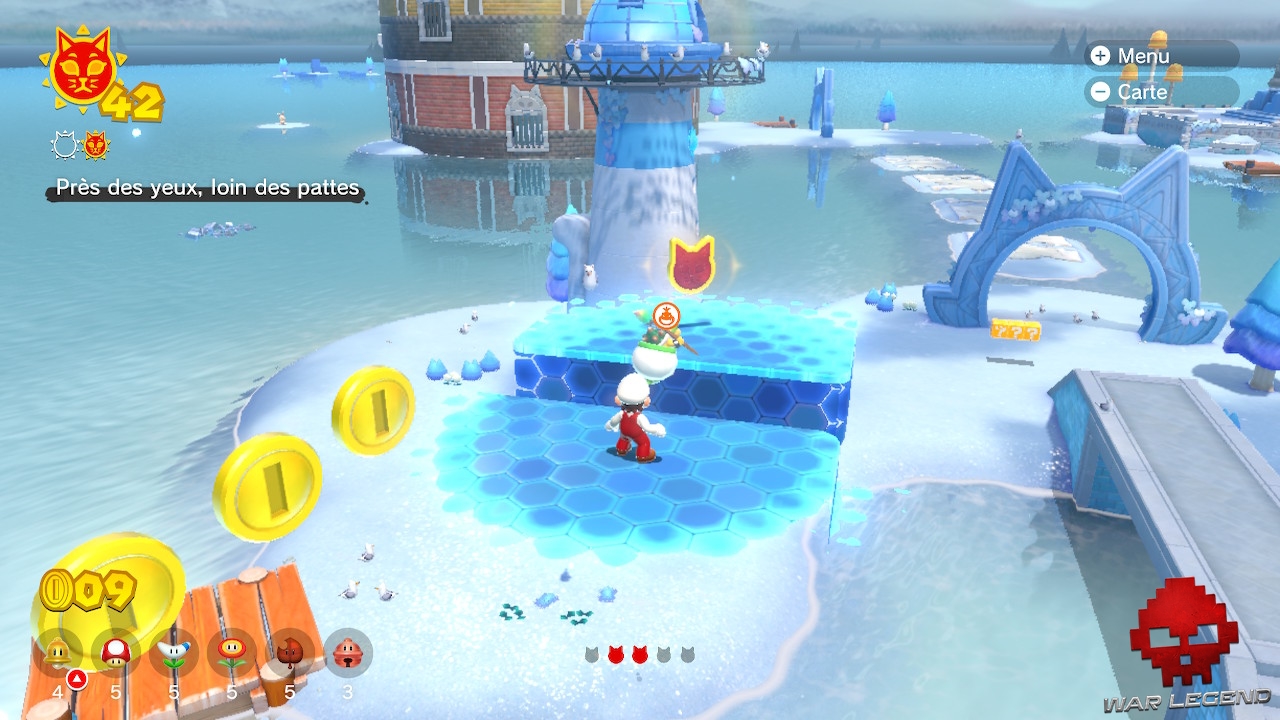Use the Fire Flower reserve item
The height and width of the screenshot is (720, 1280).
point(232,653)
